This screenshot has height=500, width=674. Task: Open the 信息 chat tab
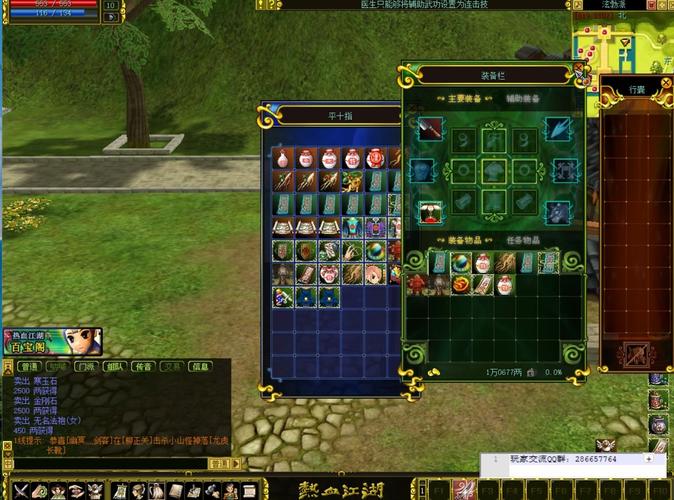coord(200,366)
